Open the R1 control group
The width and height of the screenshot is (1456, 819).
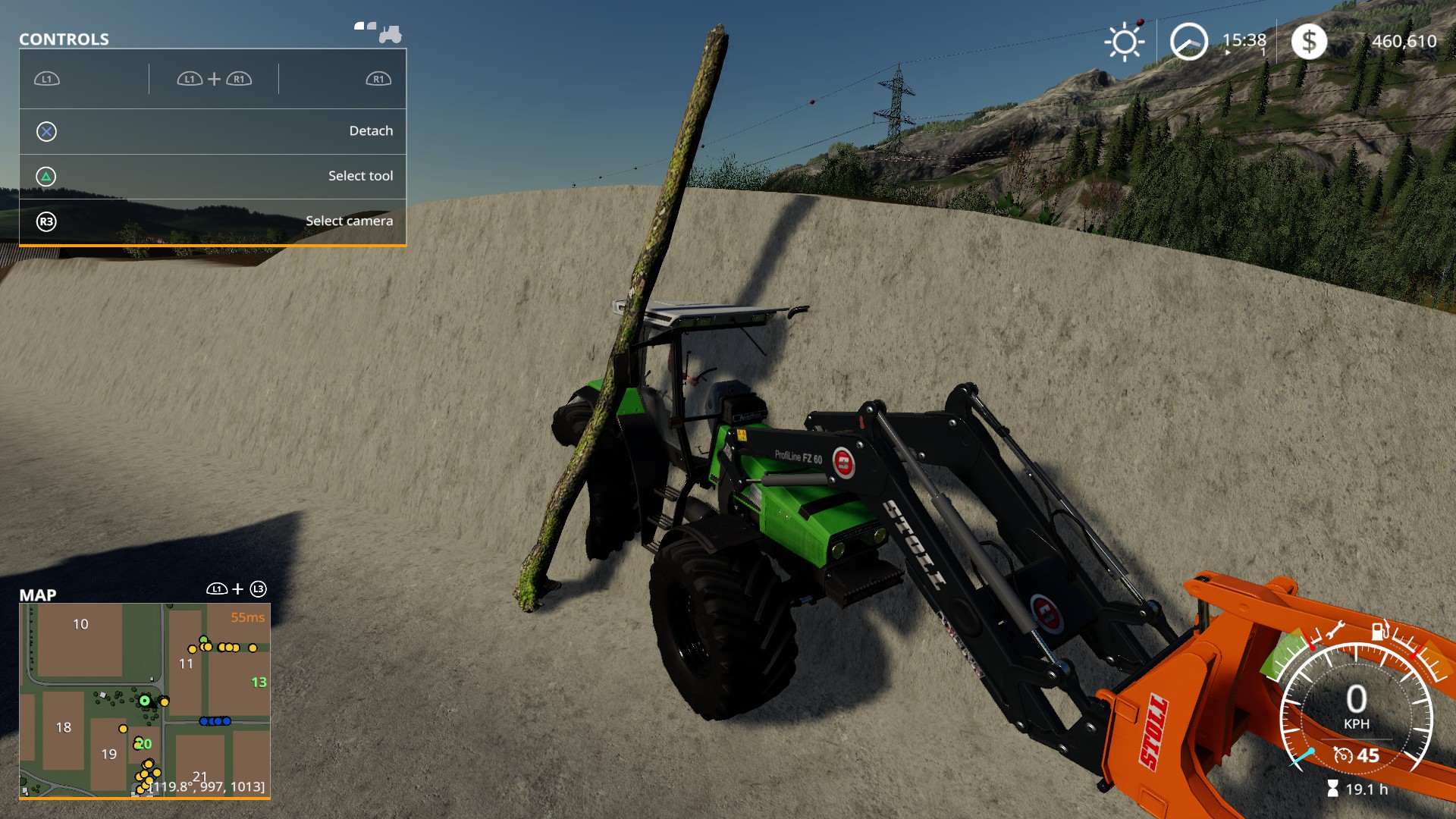click(x=377, y=78)
